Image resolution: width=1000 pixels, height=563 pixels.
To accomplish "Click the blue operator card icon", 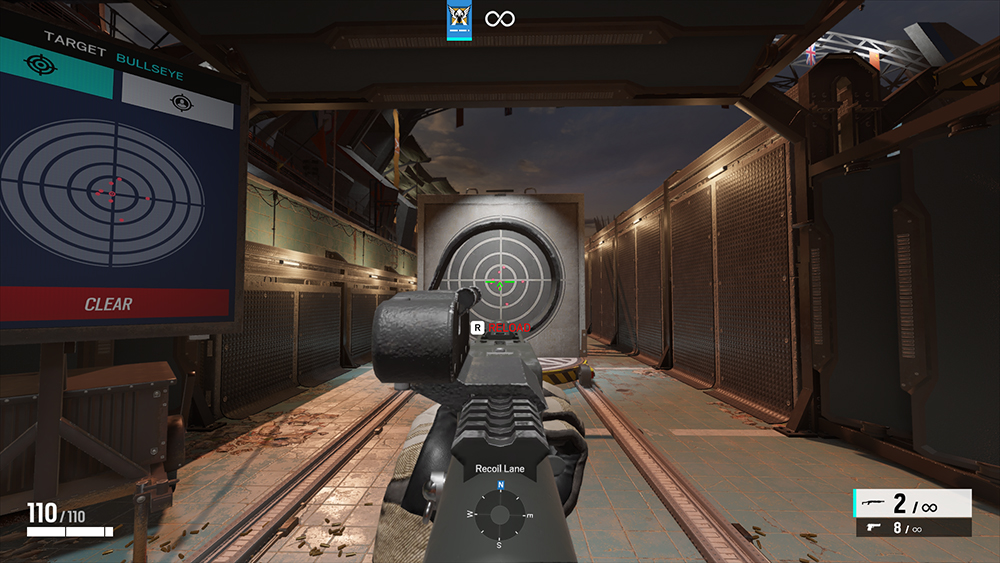I will (459, 20).
